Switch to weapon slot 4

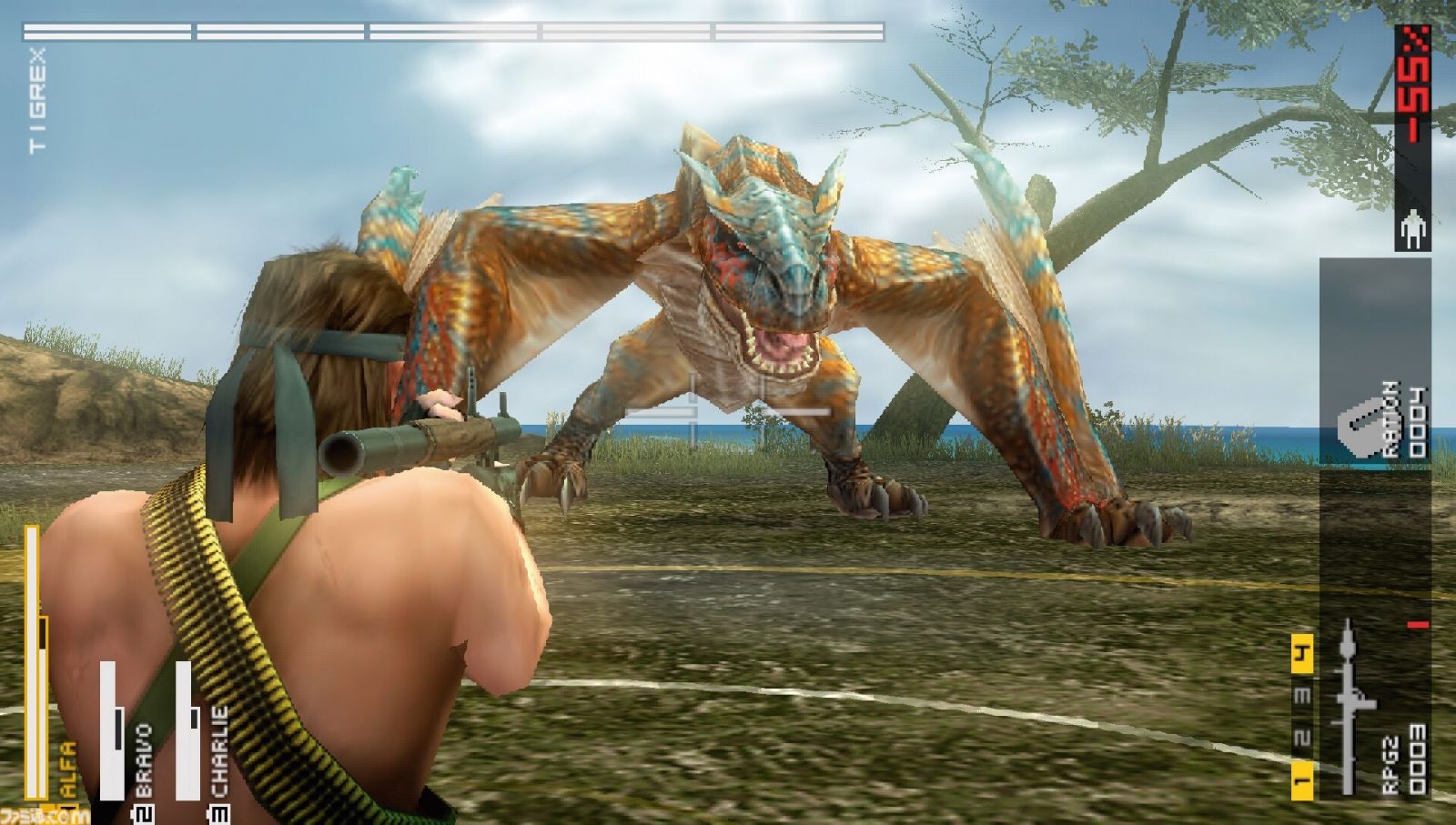pos(1301,653)
